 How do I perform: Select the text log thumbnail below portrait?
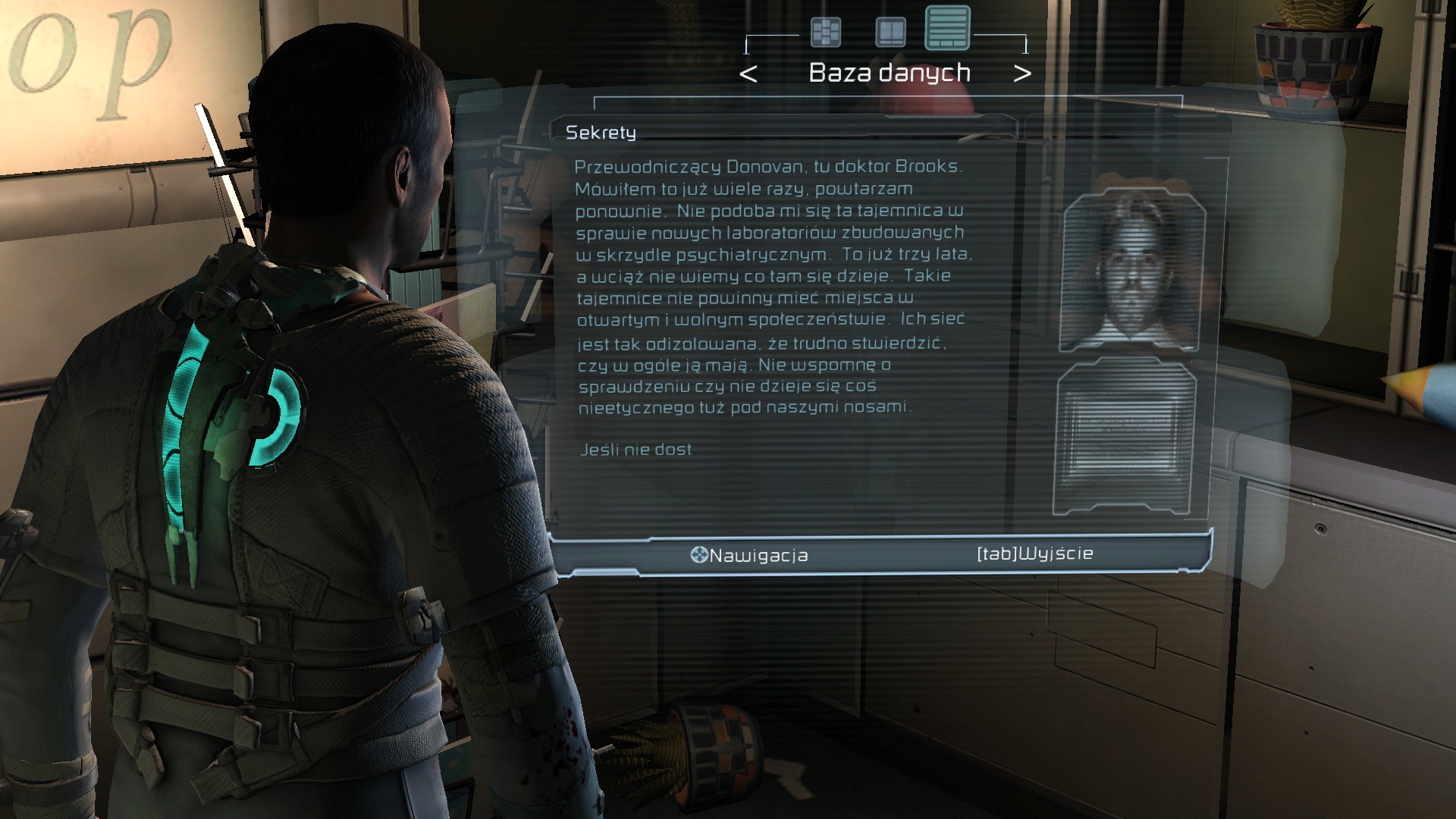(x=1125, y=438)
